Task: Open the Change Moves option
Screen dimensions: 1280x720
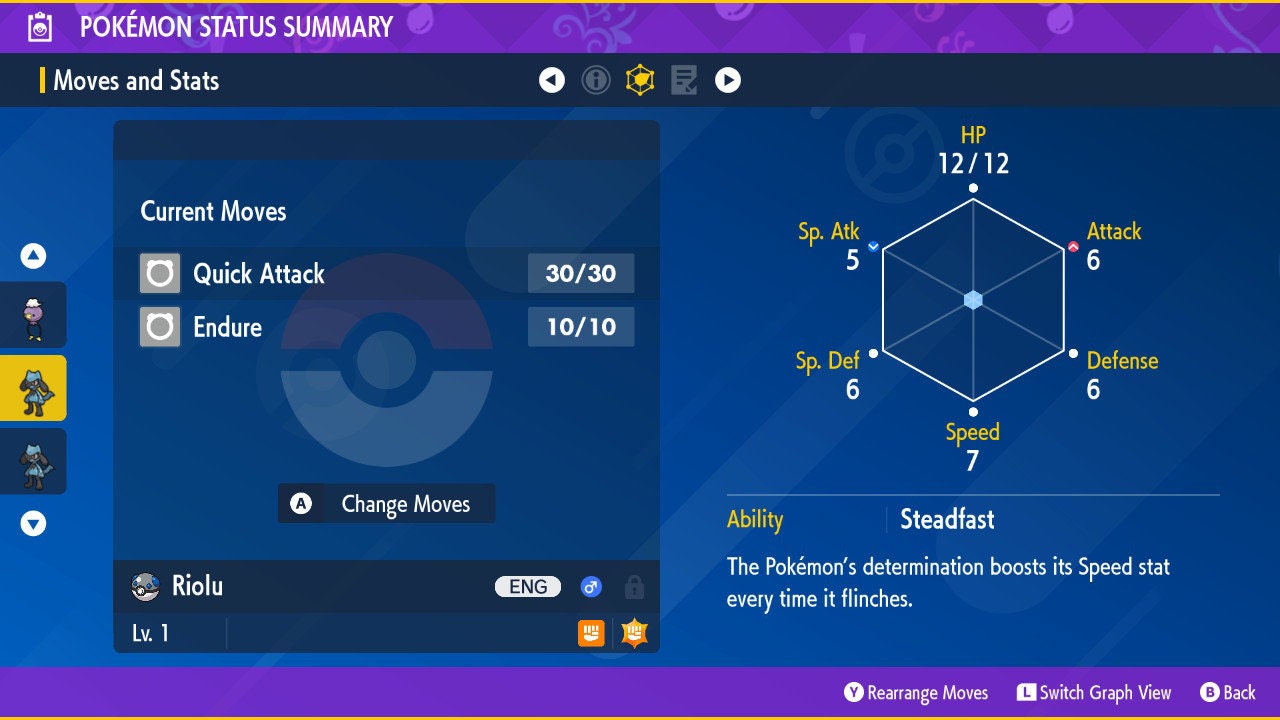Action: [386, 504]
